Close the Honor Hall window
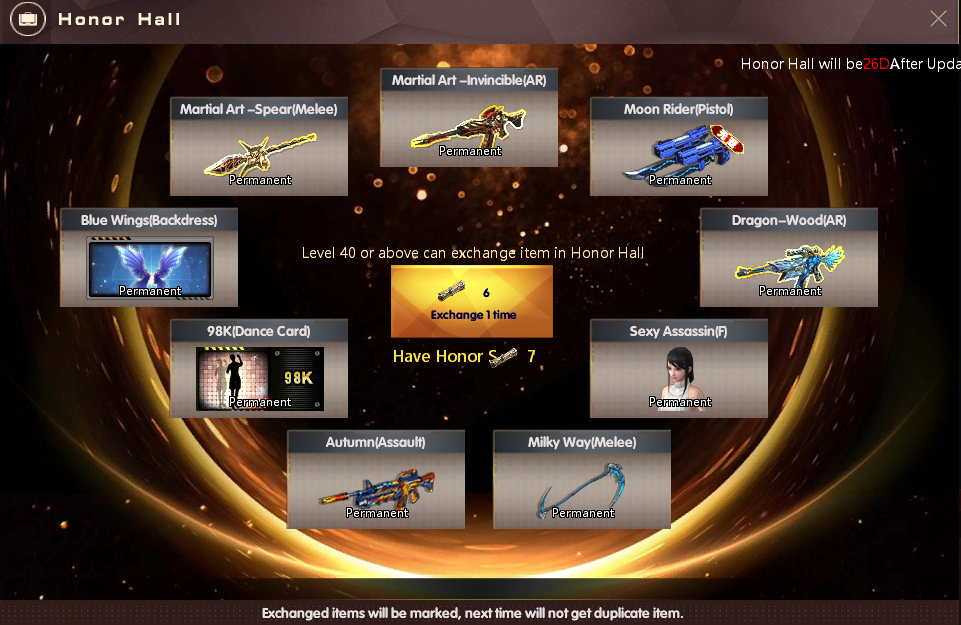 (938, 19)
